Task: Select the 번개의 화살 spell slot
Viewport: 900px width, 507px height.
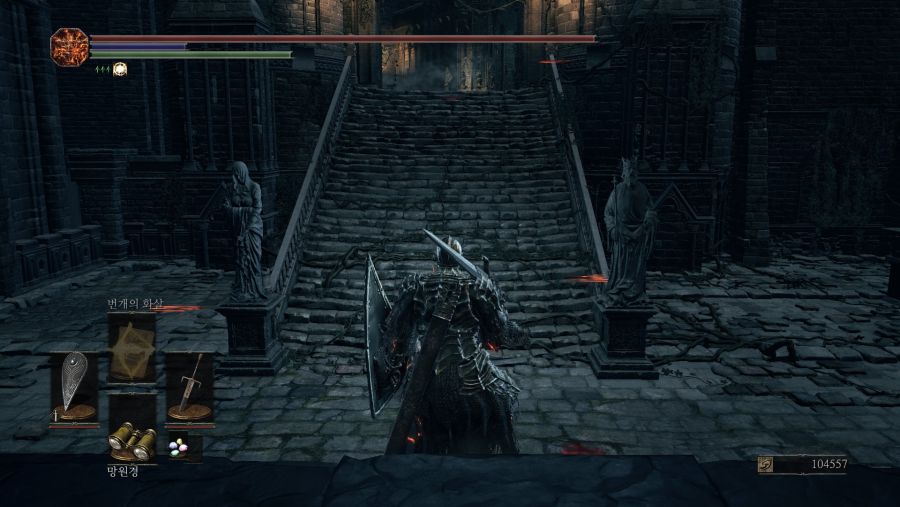Action: (x=131, y=347)
